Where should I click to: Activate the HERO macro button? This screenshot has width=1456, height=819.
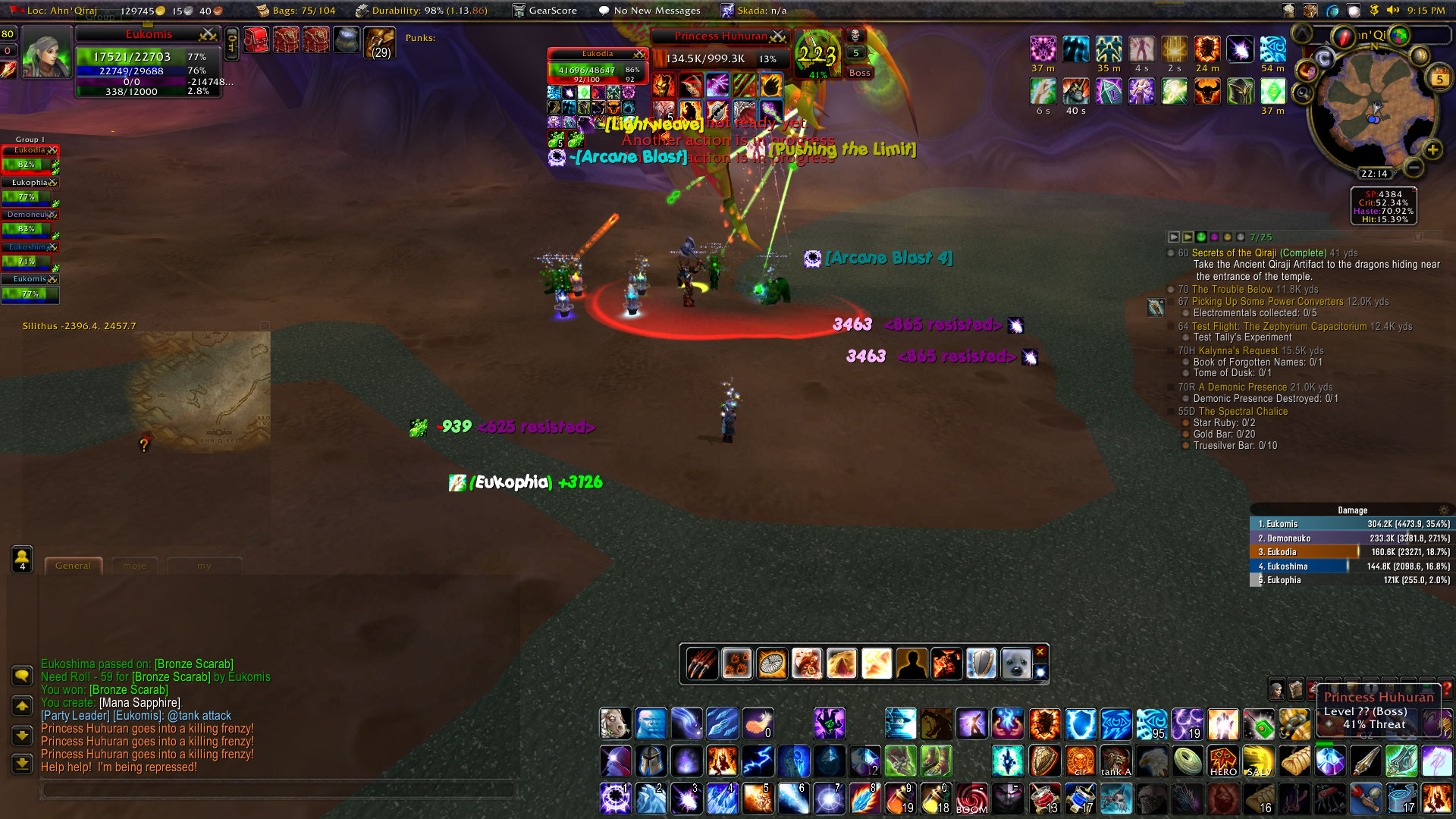(1222, 761)
